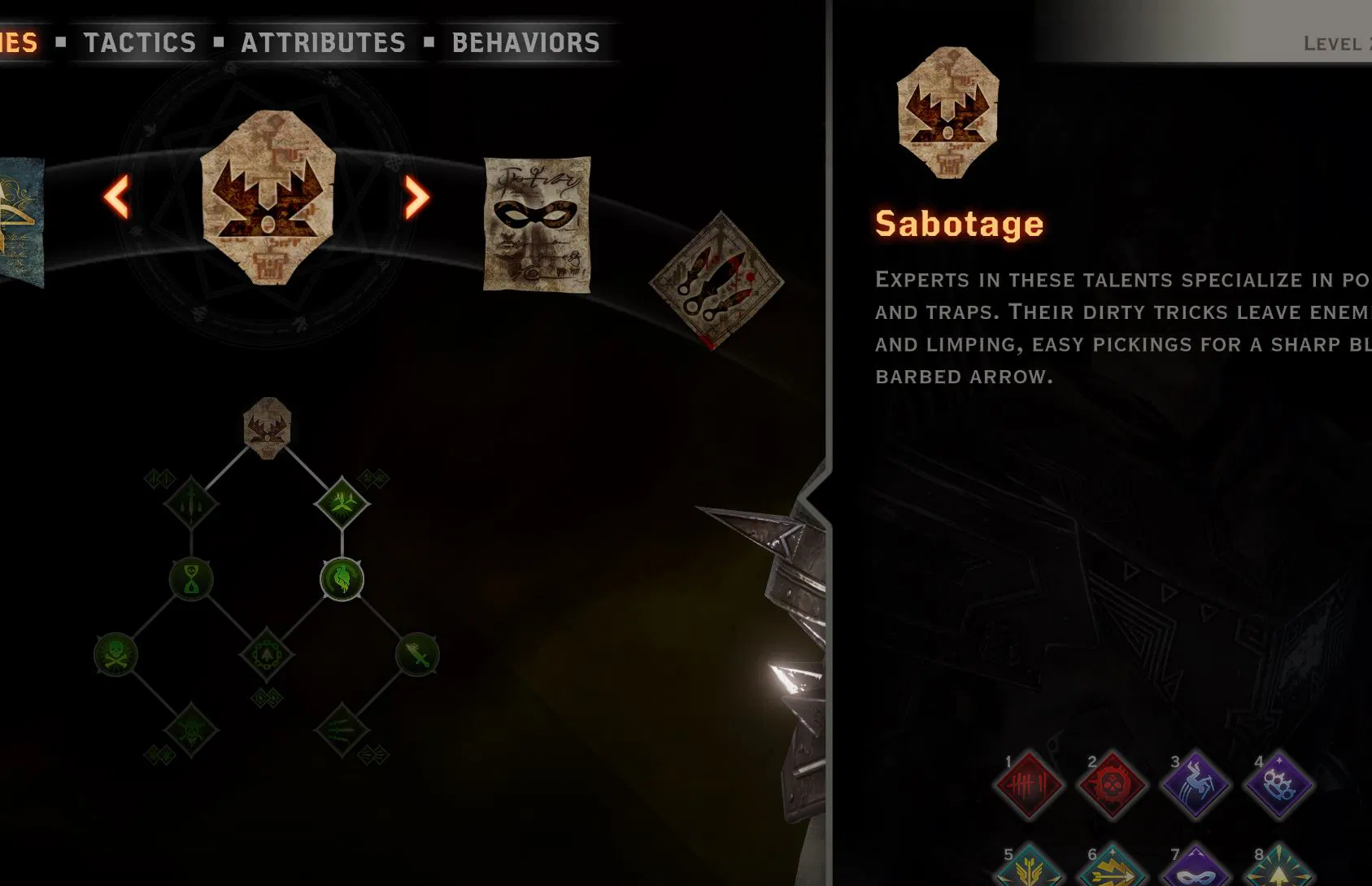The image size is (1372, 886).
Task: Open the BEHAVIORS tab
Action: [525, 41]
